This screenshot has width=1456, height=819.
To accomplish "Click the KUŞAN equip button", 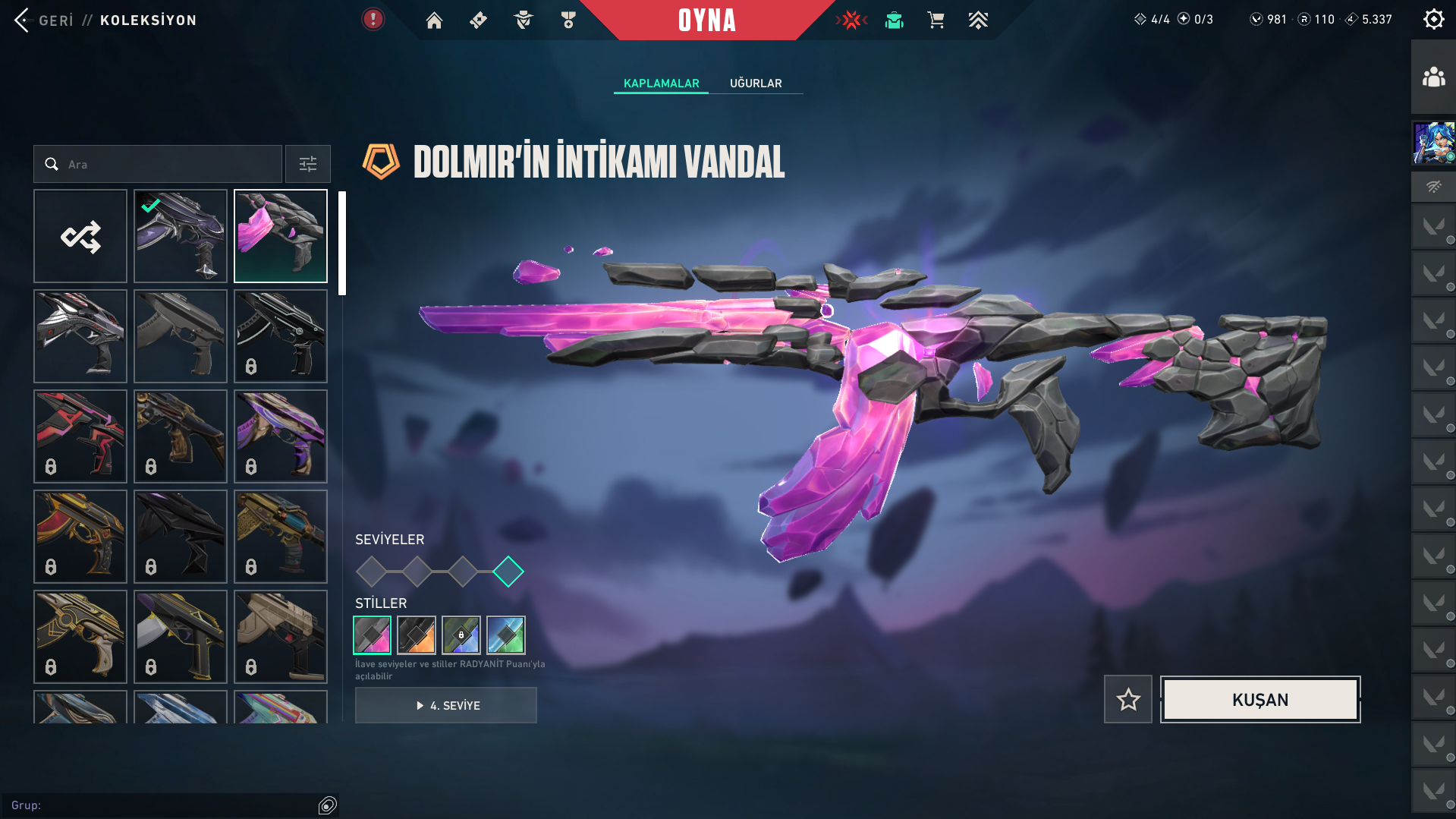I will click(1259, 699).
